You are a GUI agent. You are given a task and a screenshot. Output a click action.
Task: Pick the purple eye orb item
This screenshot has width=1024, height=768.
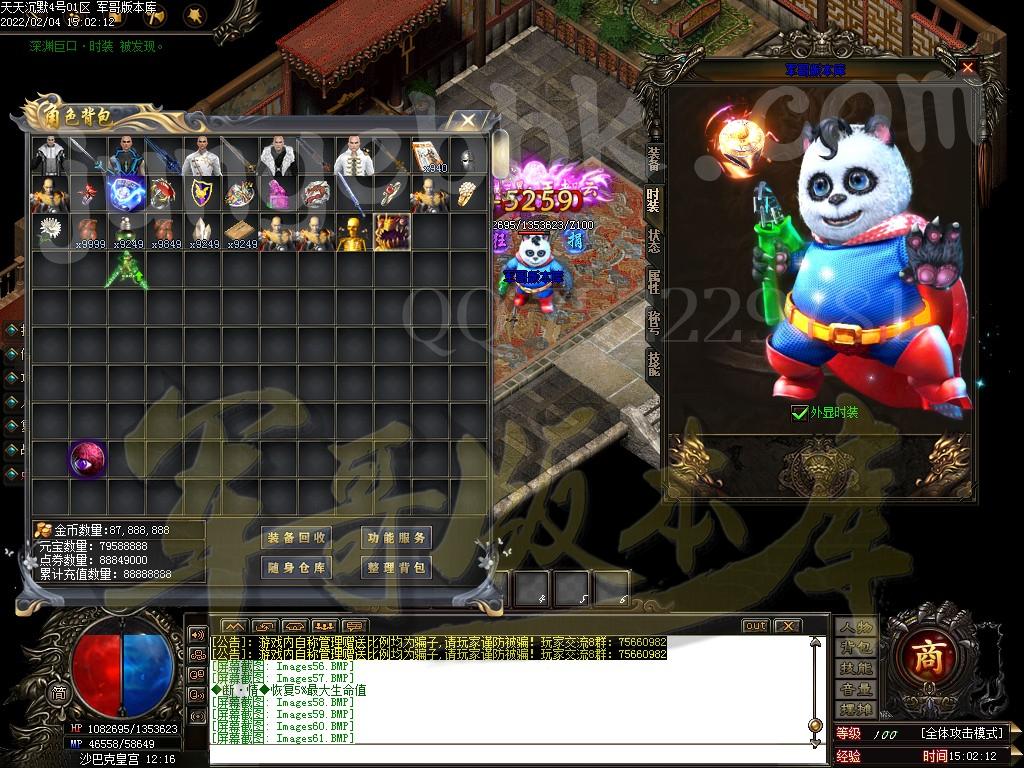click(x=87, y=459)
